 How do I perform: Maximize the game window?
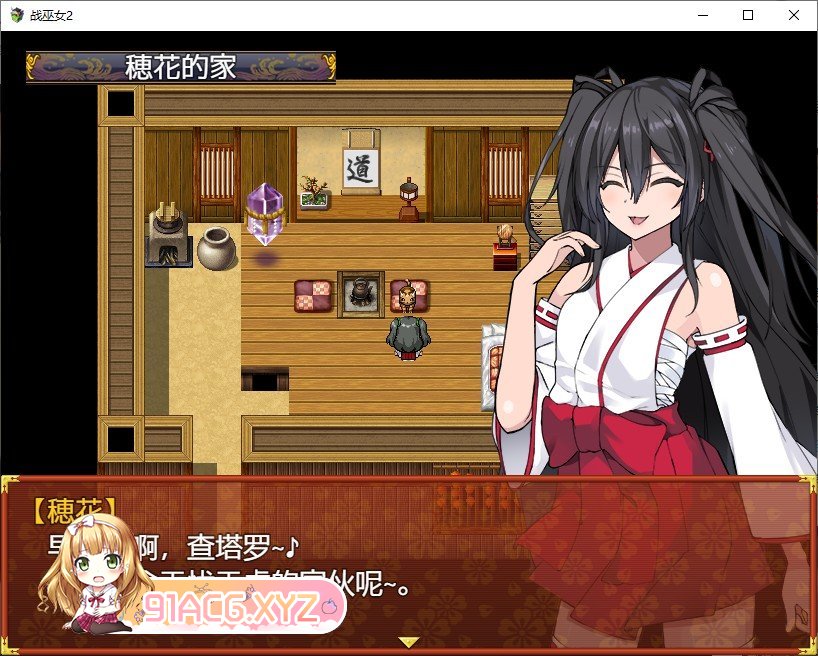(x=747, y=15)
